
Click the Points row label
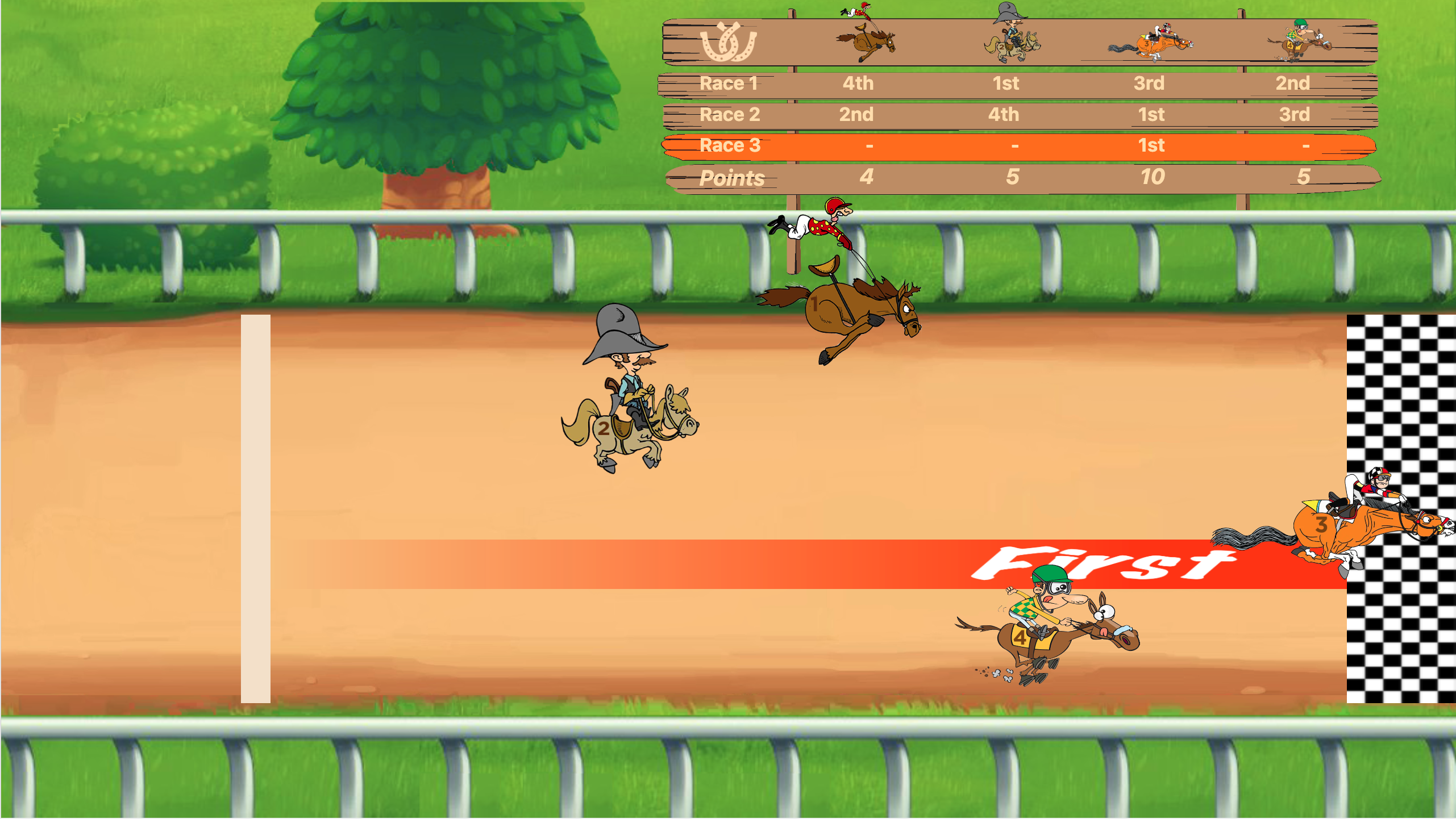pyautogui.click(x=732, y=178)
